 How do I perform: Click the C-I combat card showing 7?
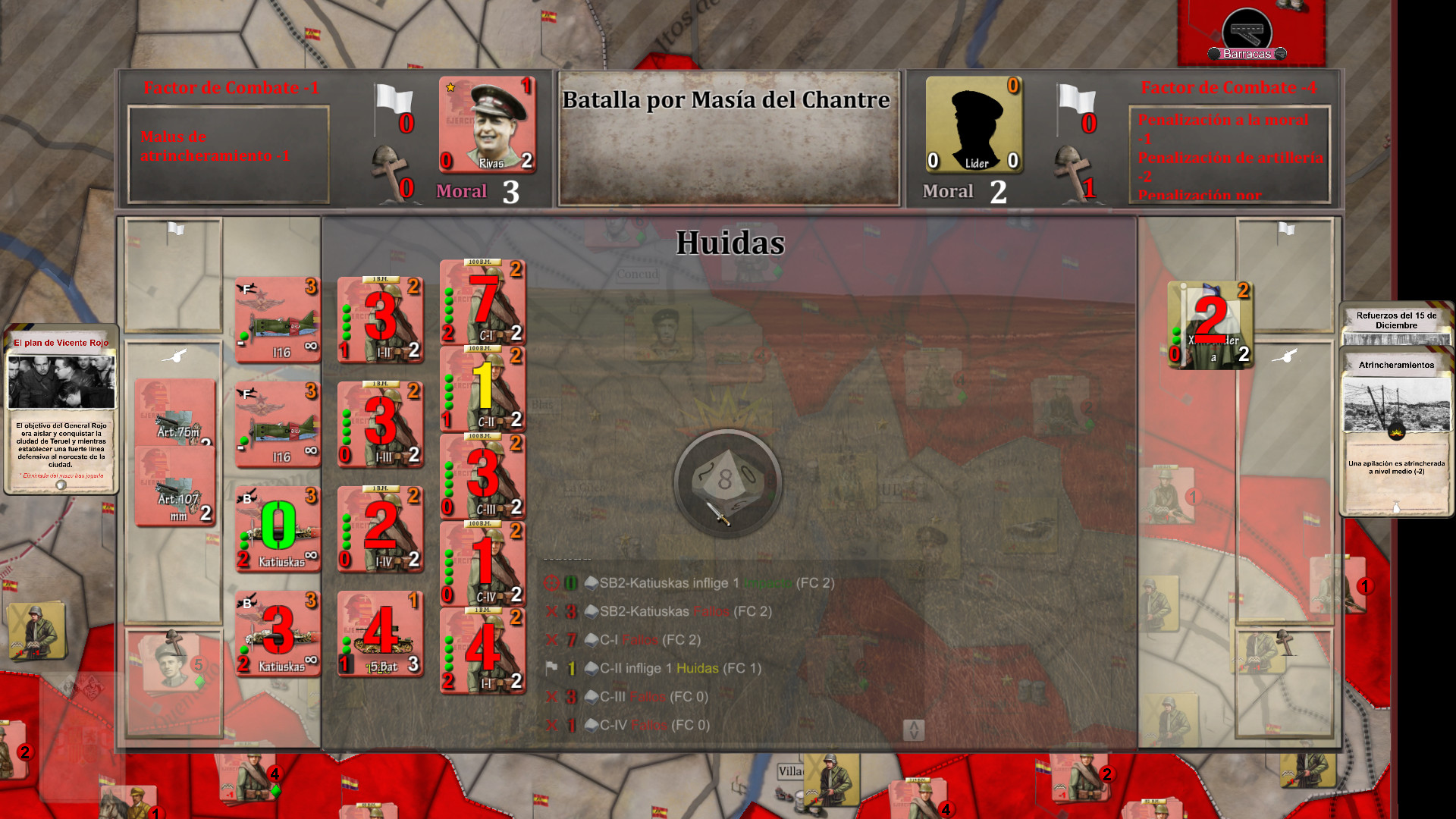pos(482,303)
